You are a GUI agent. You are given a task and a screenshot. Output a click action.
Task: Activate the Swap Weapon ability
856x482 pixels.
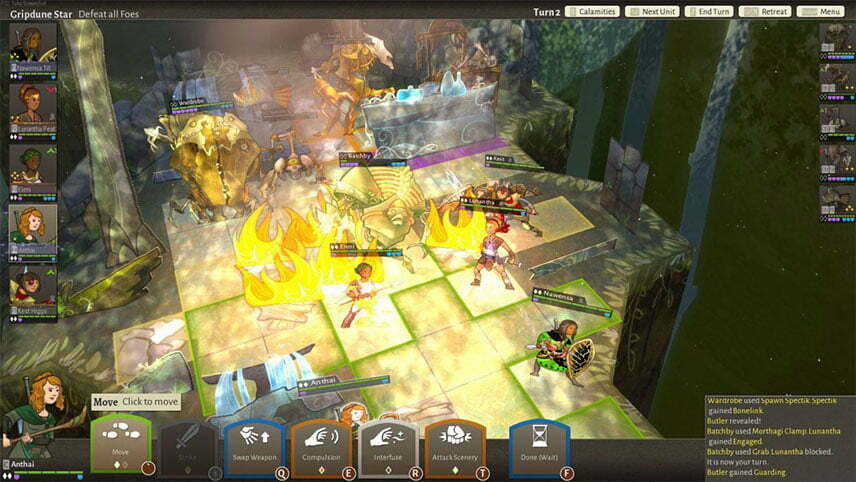coord(254,447)
